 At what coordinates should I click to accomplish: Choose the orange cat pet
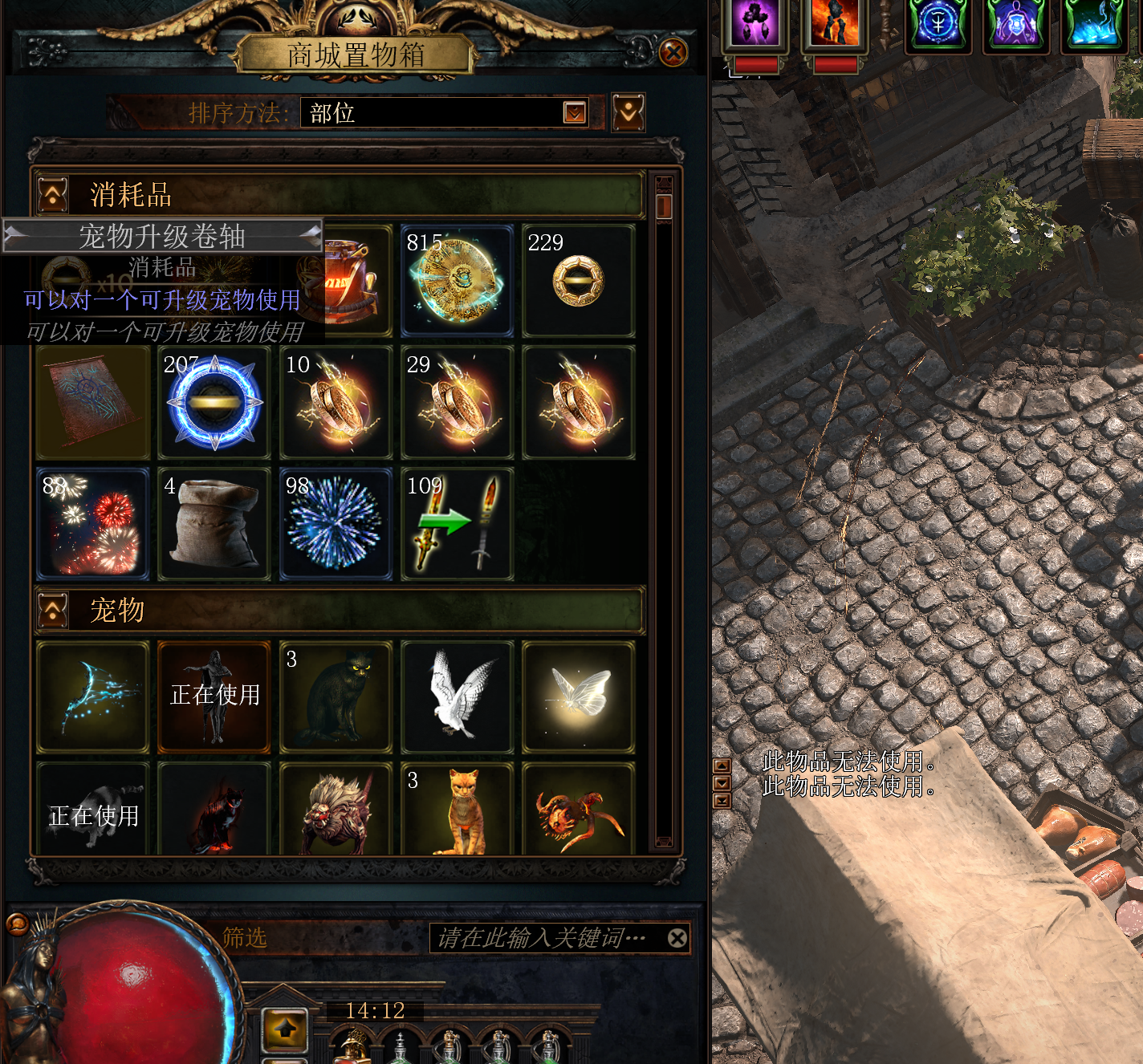click(457, 810)
